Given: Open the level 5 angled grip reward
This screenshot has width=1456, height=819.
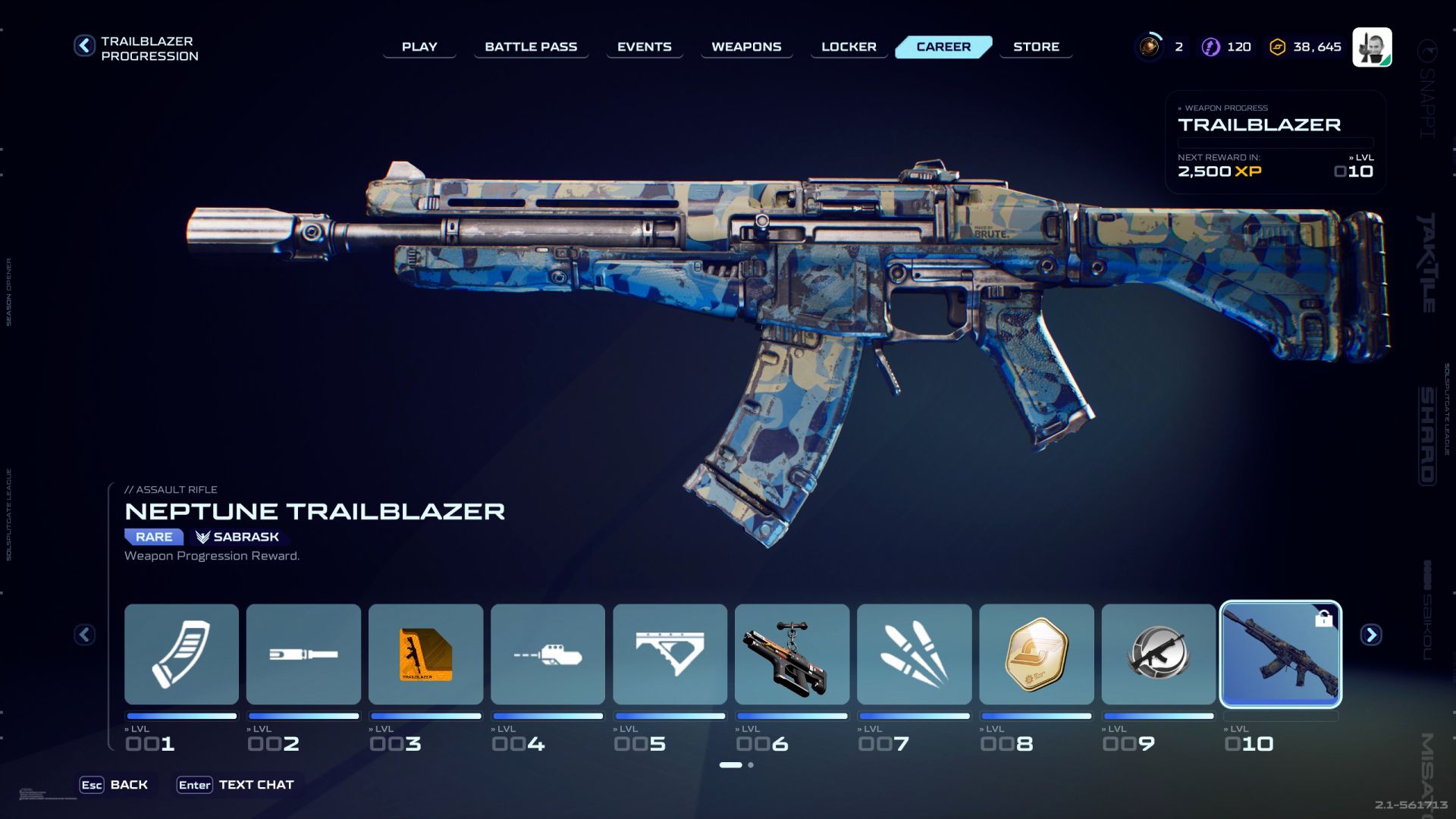Looking at the screenshot, I should click(670, 654).
